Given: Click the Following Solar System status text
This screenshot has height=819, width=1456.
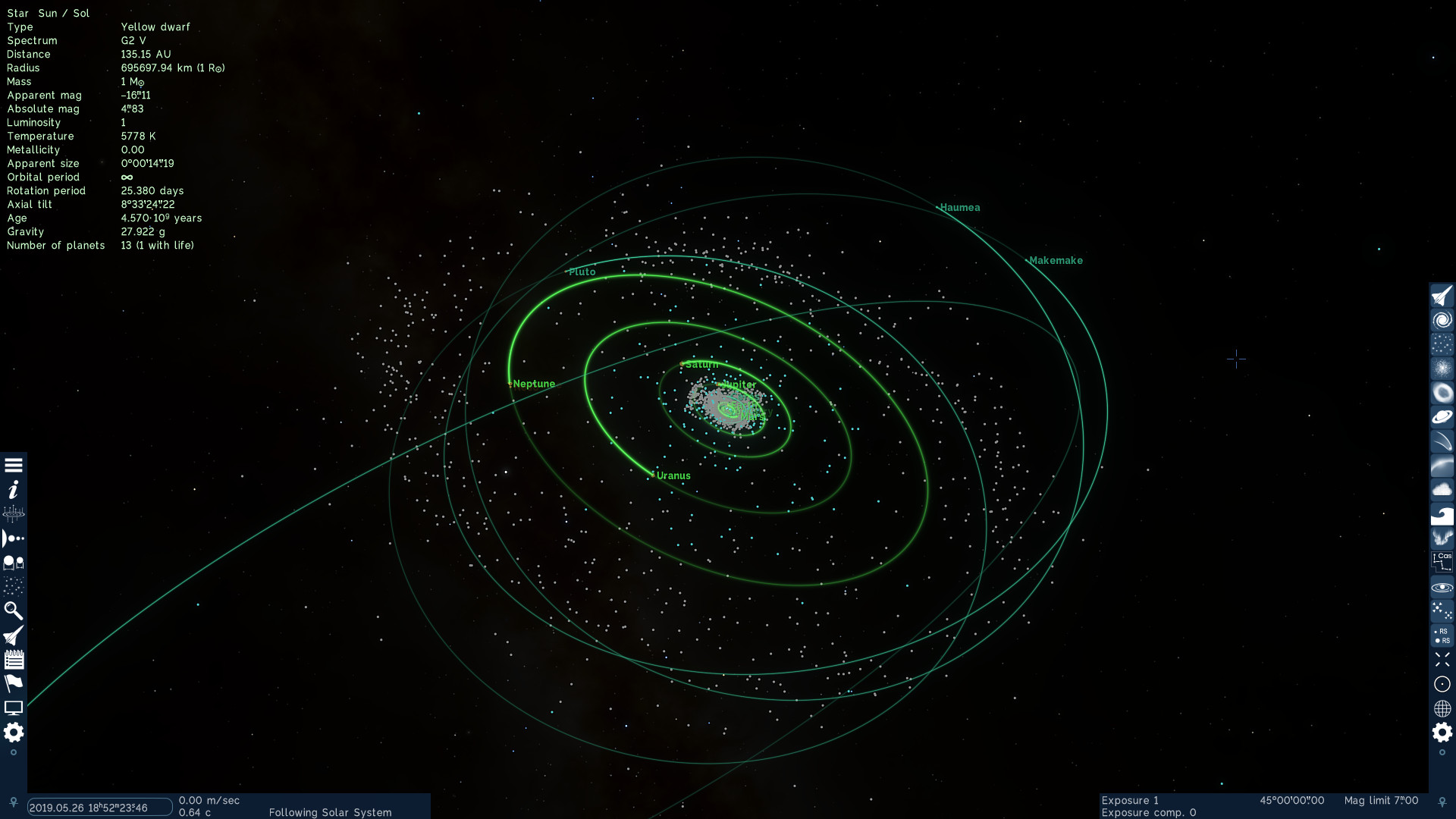Looking at the screenshot, I should tap(331, 812).
